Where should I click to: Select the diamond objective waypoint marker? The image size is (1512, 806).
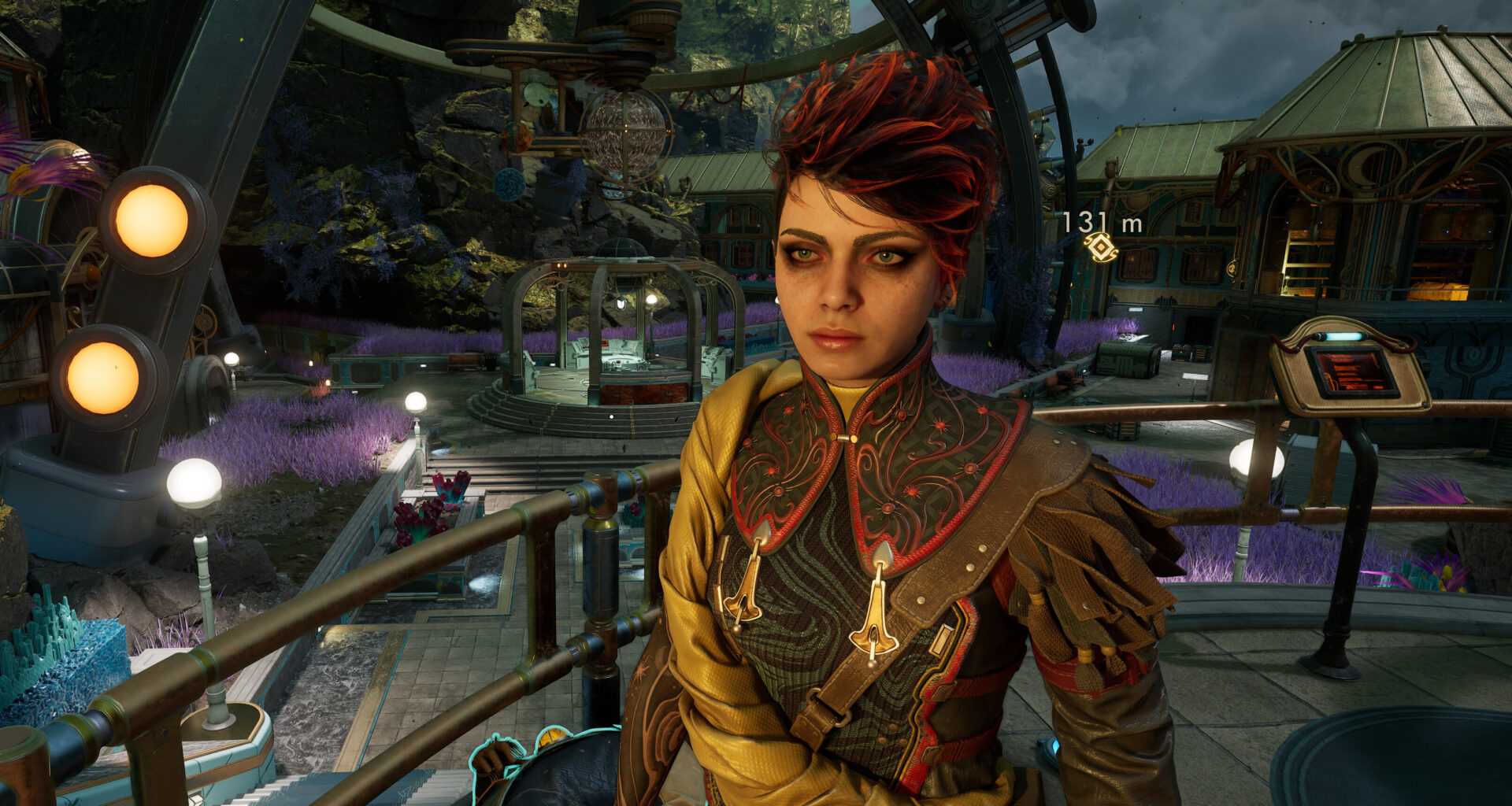(1100, 248)
